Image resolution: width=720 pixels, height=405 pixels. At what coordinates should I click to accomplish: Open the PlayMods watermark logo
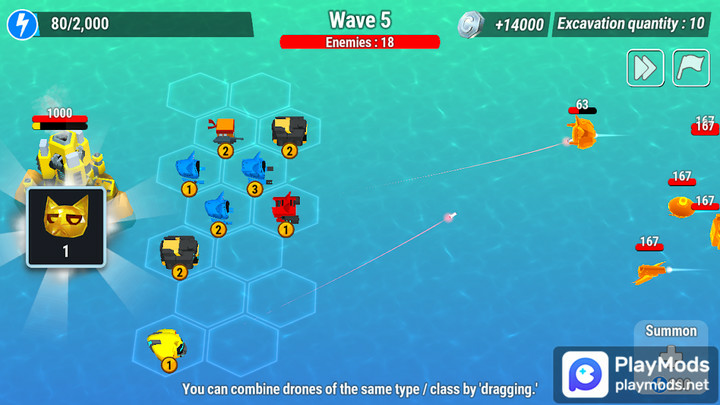click(x=635, y=374)
